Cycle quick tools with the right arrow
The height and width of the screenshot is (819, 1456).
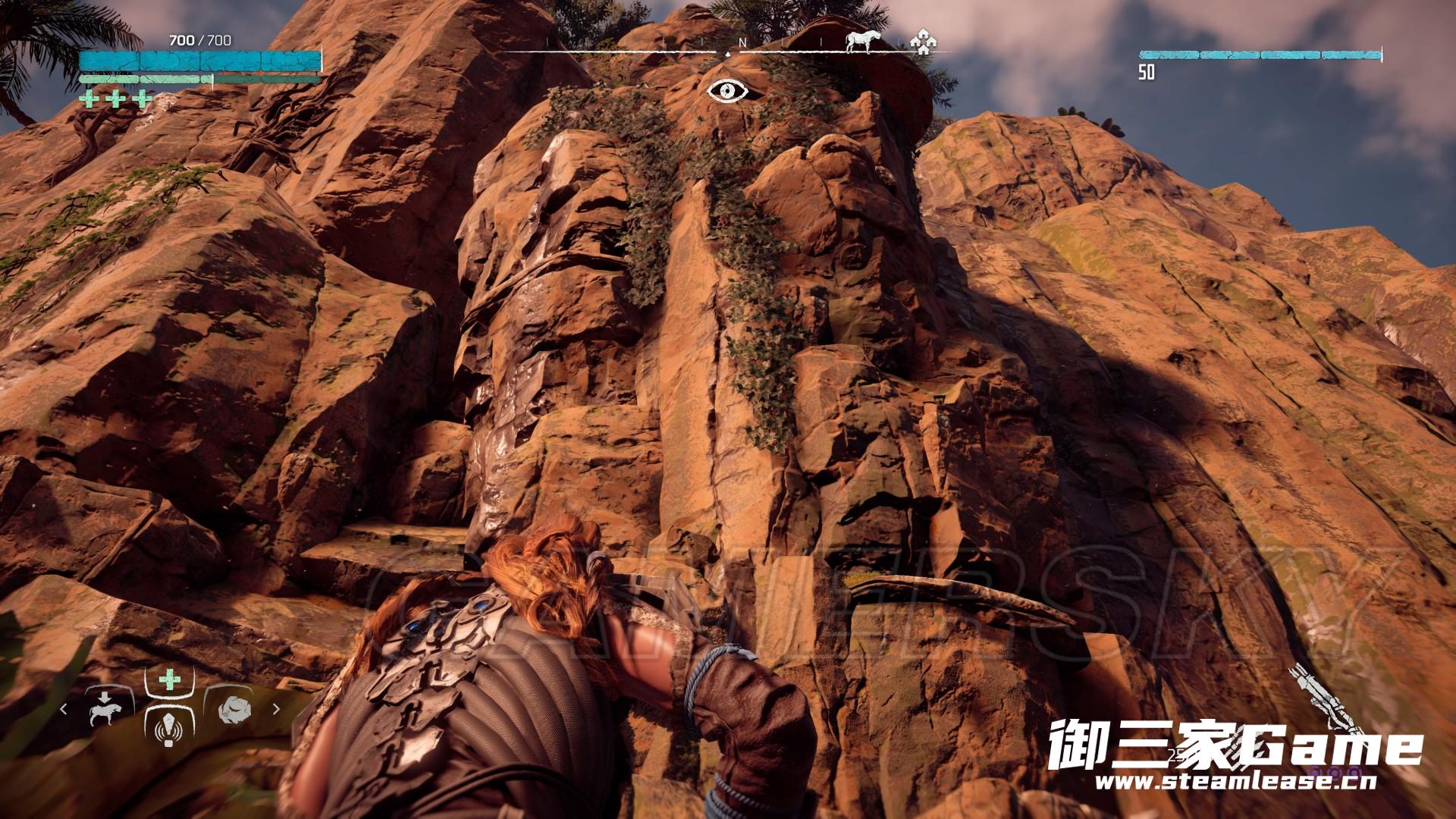click(276, 710)
